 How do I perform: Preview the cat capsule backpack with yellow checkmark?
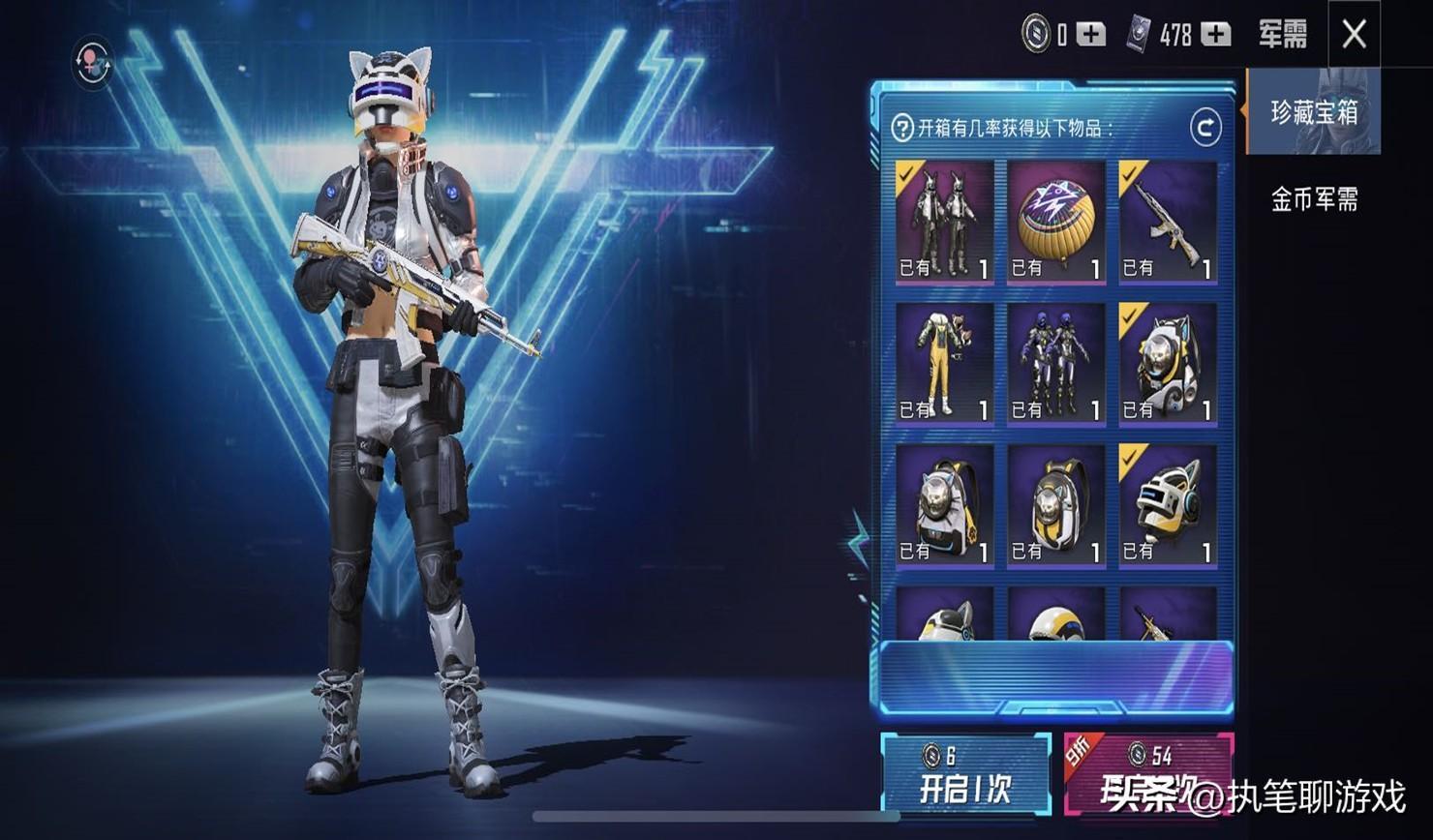tap(1168, 364)
